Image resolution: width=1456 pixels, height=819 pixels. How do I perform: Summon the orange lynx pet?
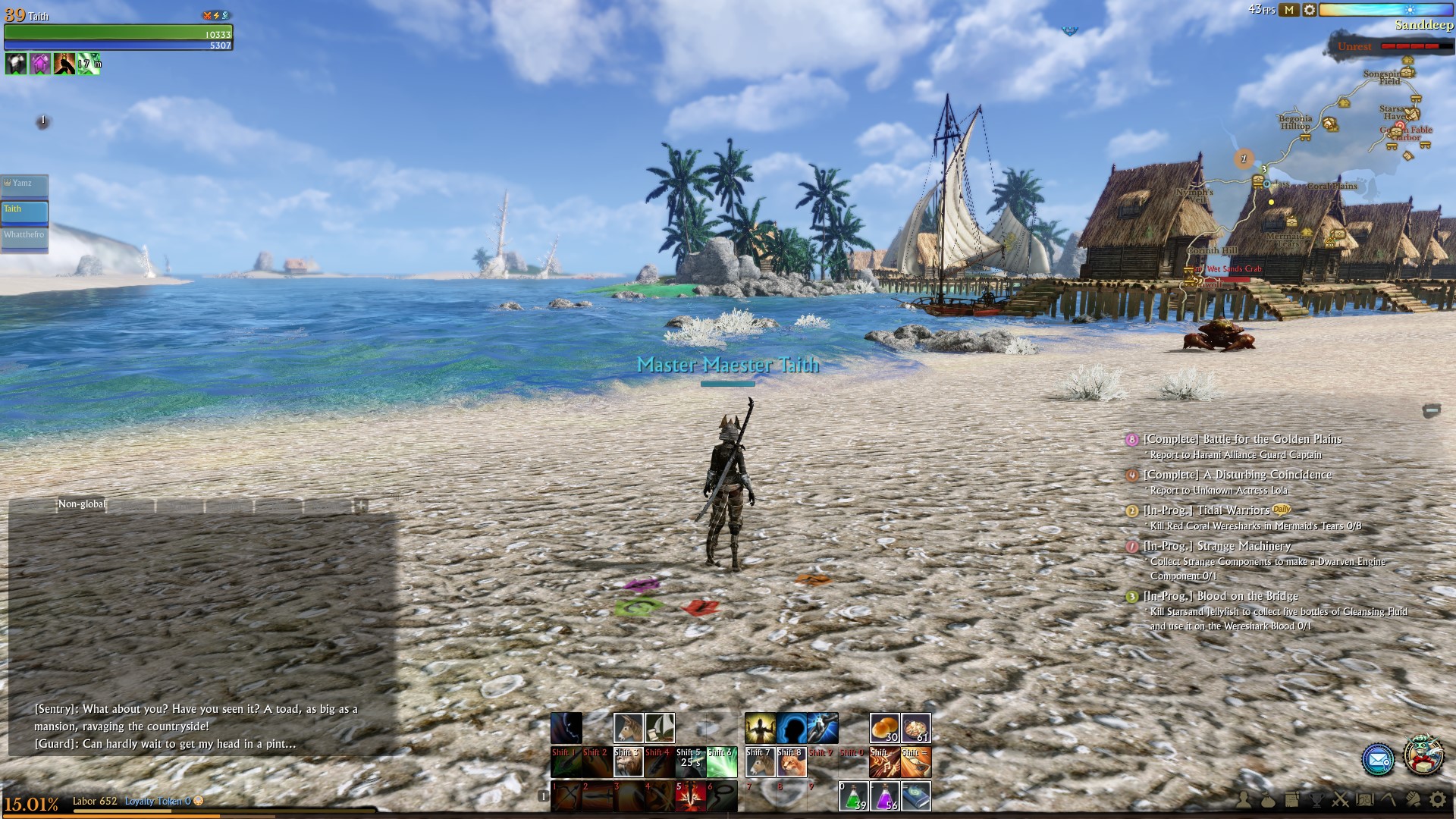coord(791,762)
